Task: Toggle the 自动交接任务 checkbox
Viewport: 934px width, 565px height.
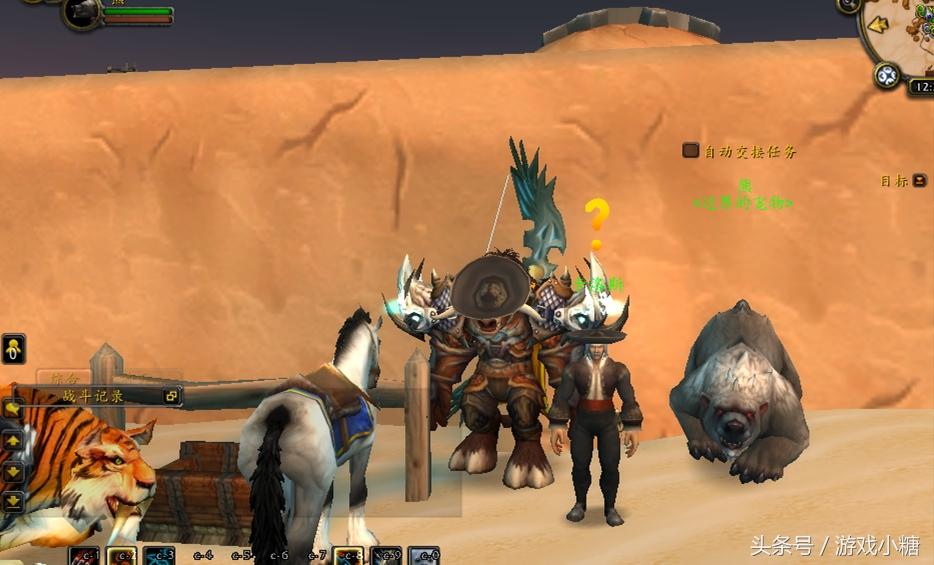Action: click(691, 151)
